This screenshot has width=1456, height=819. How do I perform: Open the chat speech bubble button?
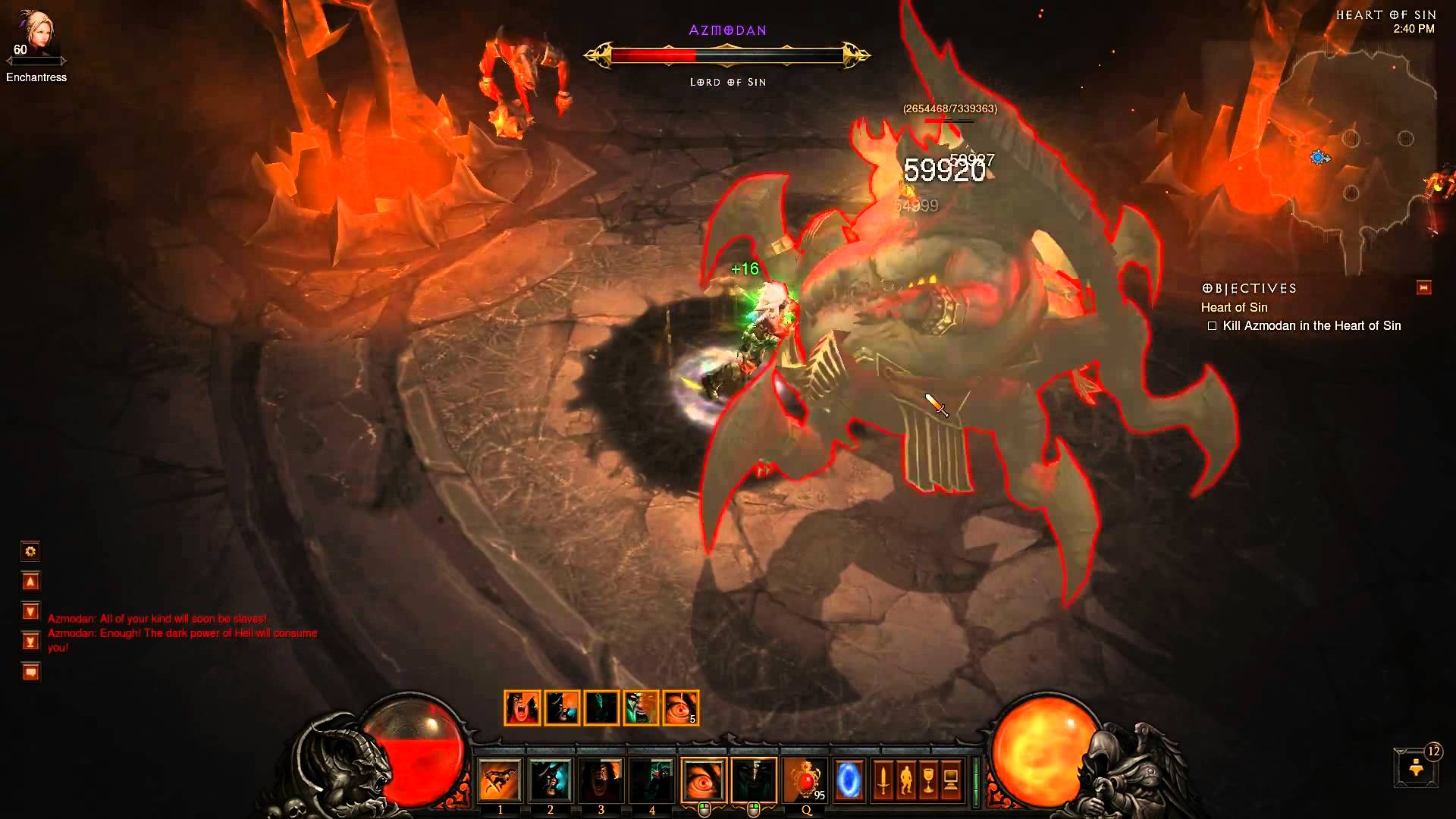click(30, 672)
